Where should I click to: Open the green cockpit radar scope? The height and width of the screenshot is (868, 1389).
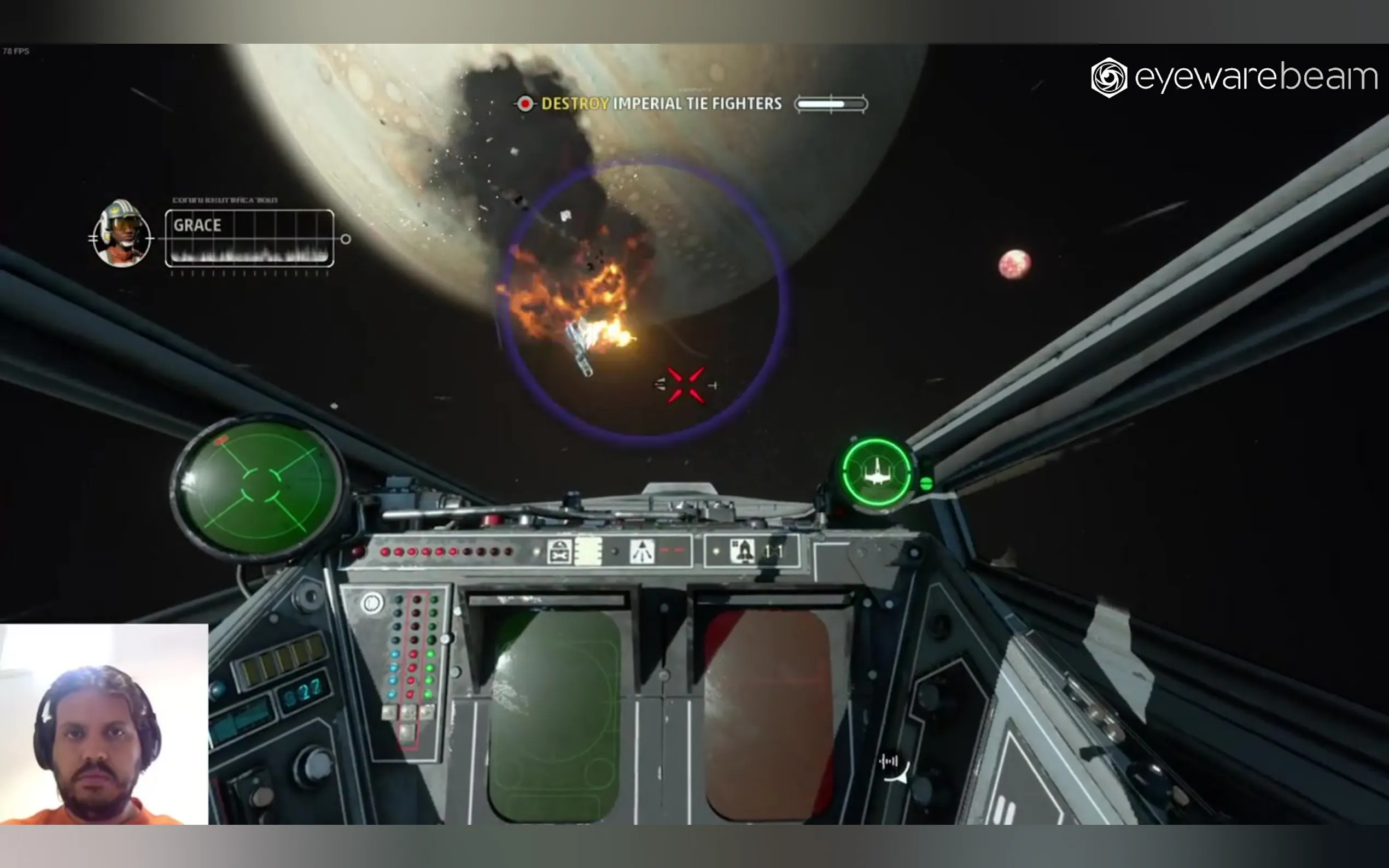259,487
